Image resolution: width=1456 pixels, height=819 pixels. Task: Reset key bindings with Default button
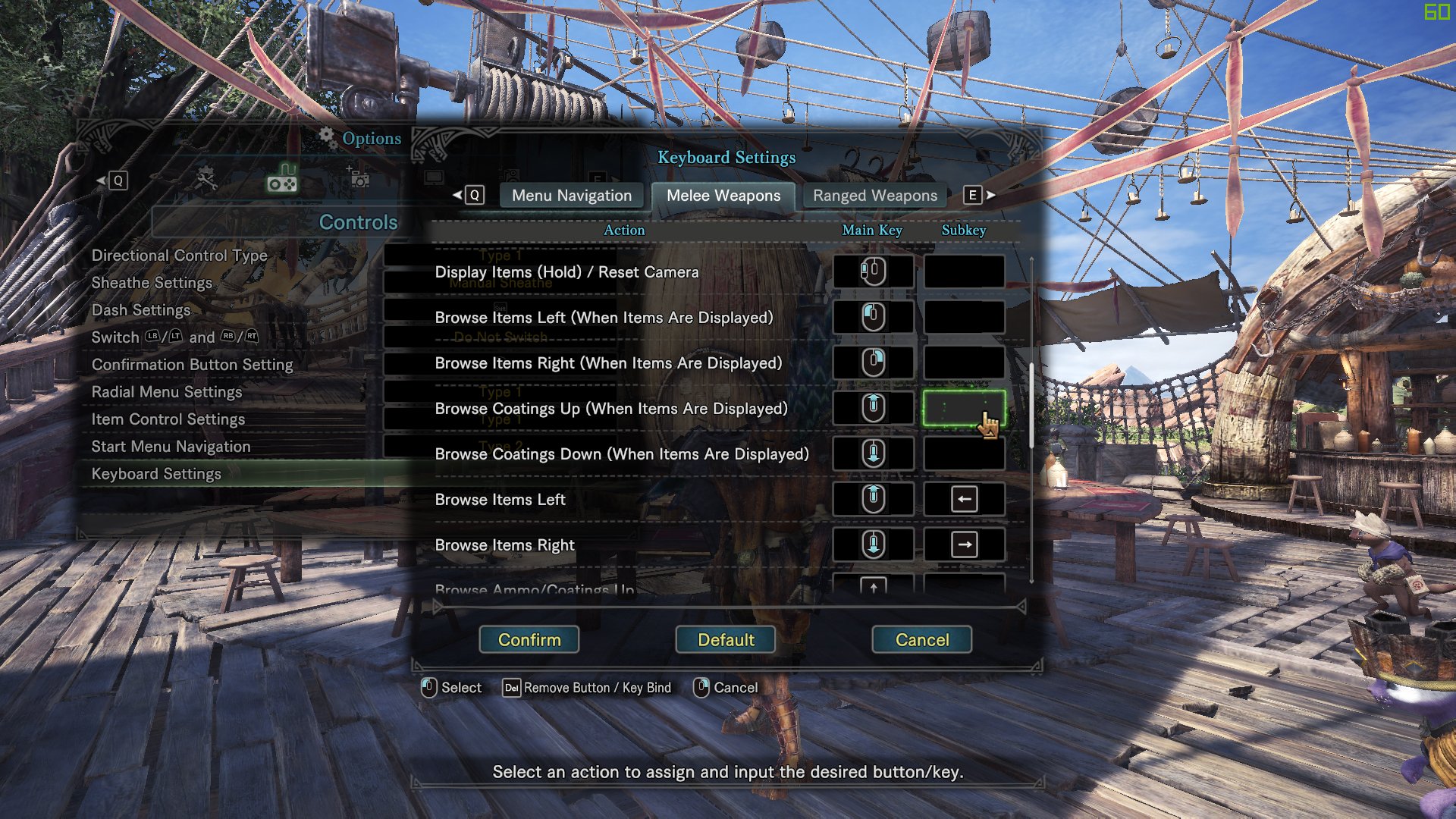pyautogui.click(x=726, y=639)
